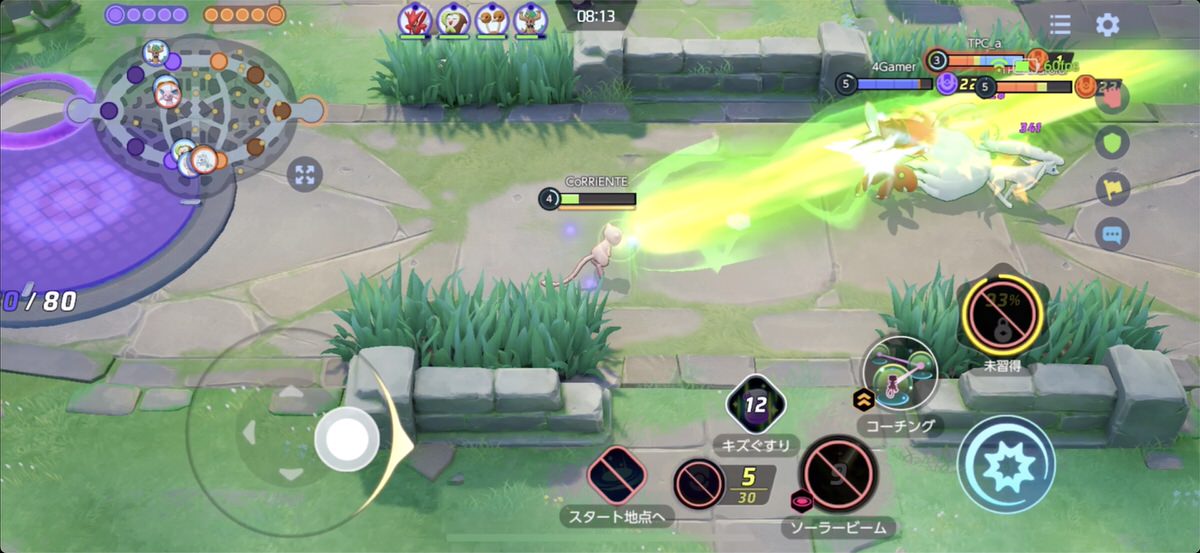Use the コーチング move
The height and width of the screenshot is (553, 1200).
900,374
